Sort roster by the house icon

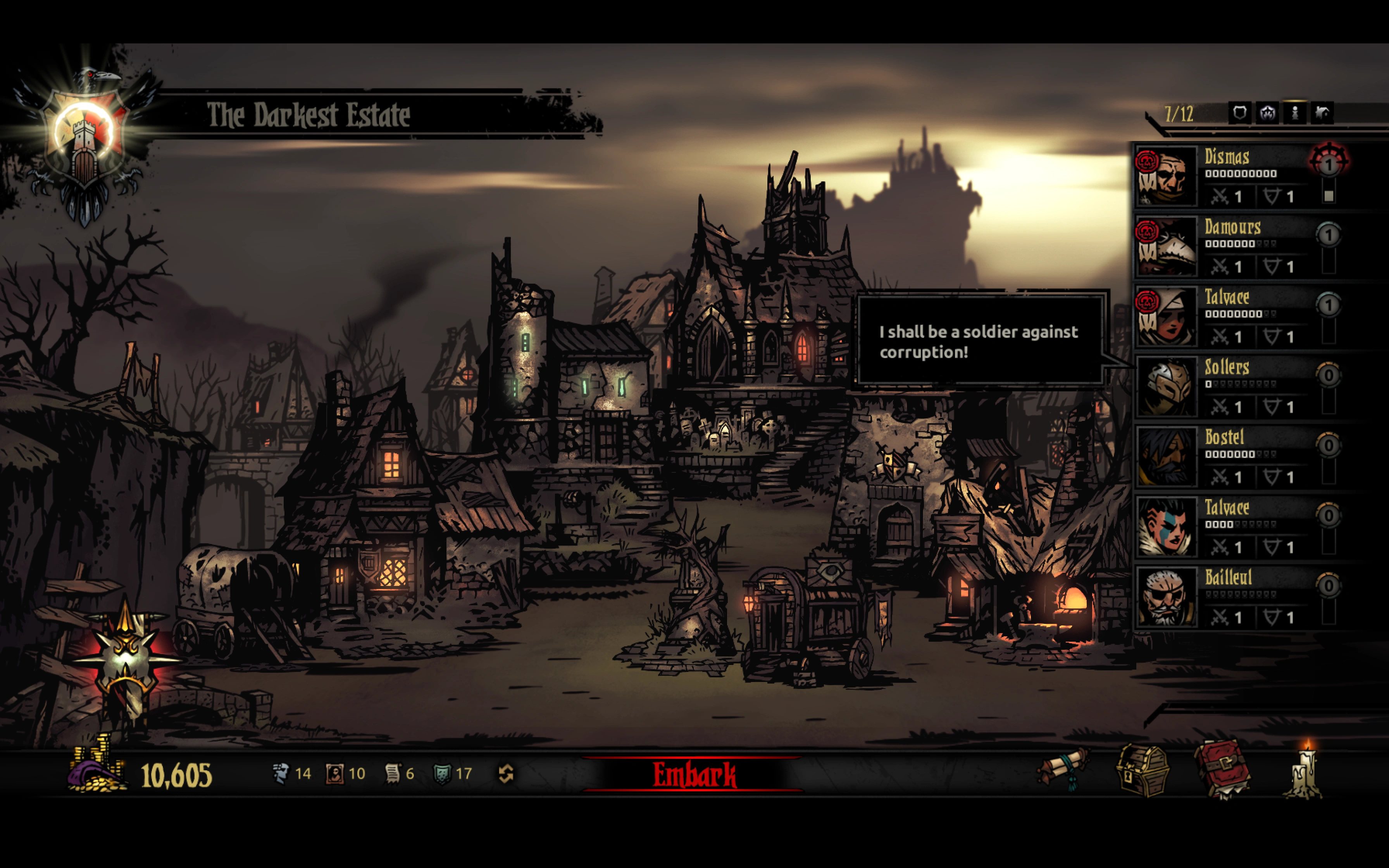[1322, 113]
